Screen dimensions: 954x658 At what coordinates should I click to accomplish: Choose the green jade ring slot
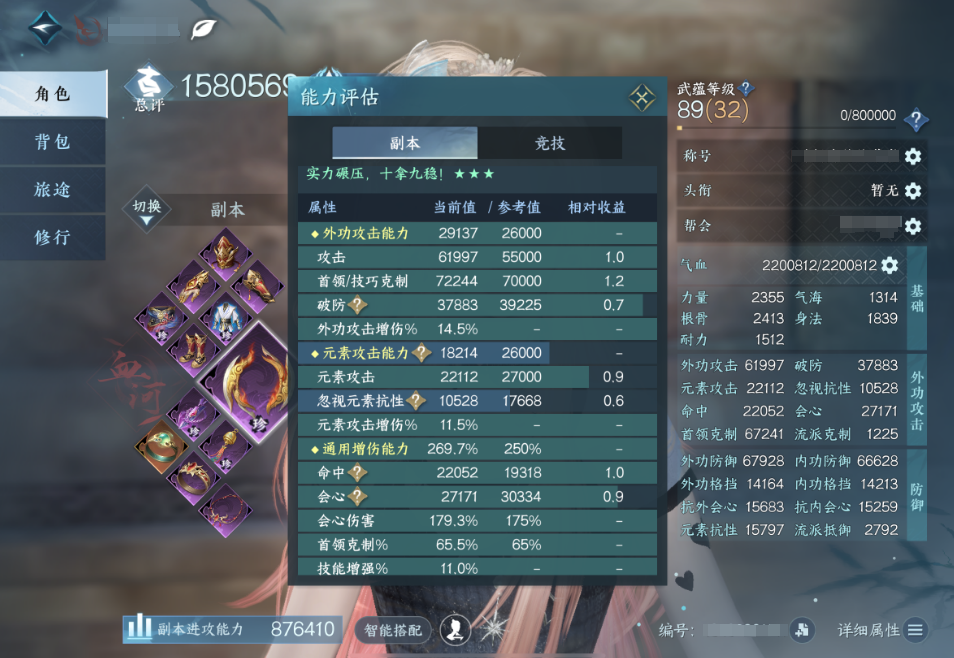[159, 446]
